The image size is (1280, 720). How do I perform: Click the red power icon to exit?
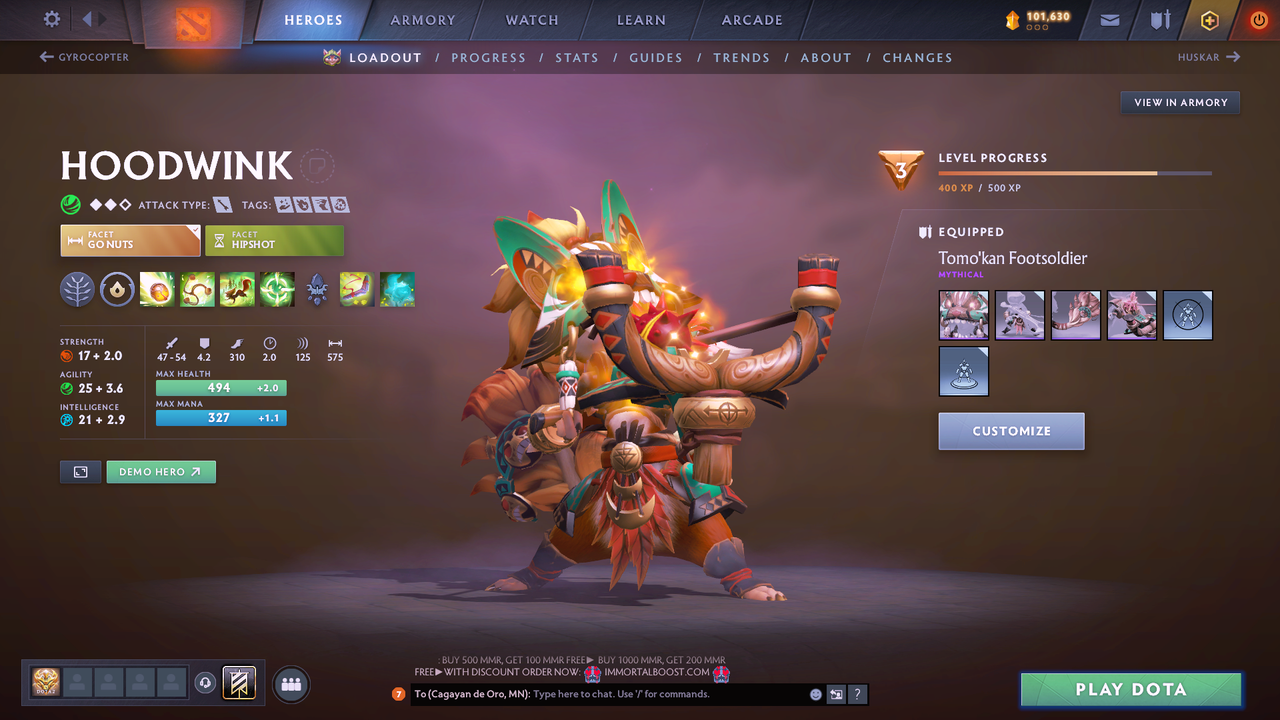click(1258, 19)
